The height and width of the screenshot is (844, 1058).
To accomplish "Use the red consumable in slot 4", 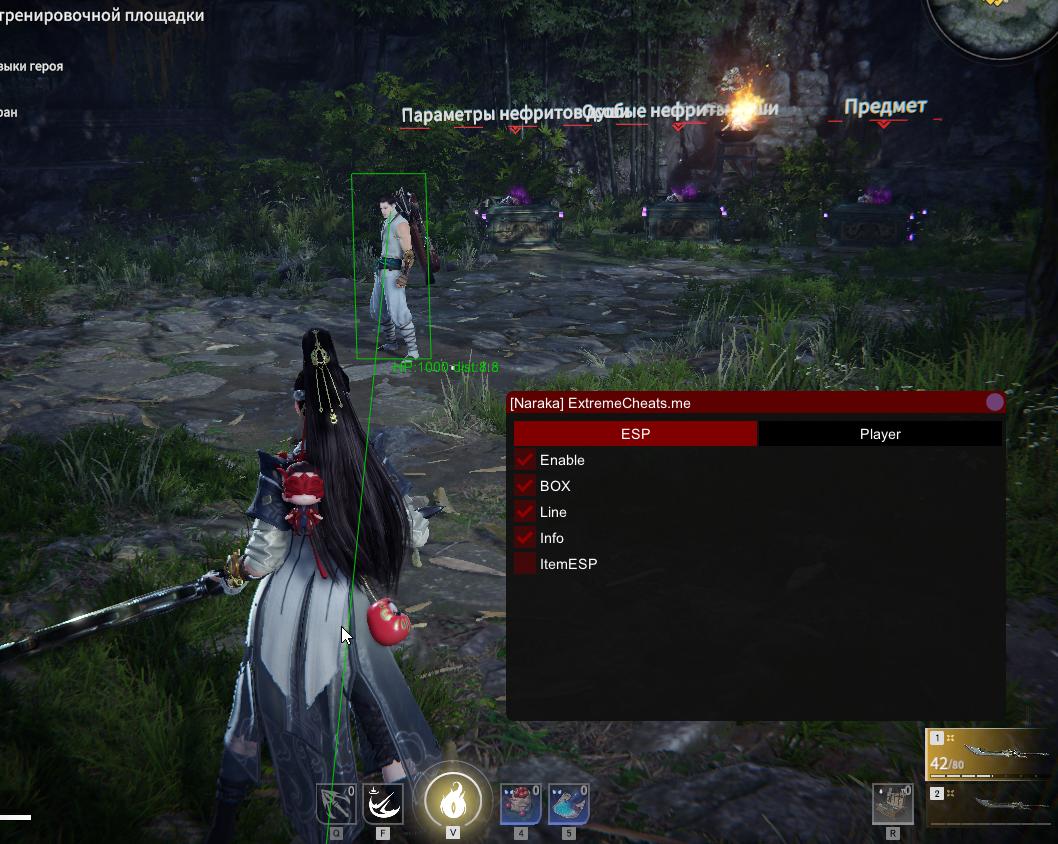I will (x=521, y=803).
